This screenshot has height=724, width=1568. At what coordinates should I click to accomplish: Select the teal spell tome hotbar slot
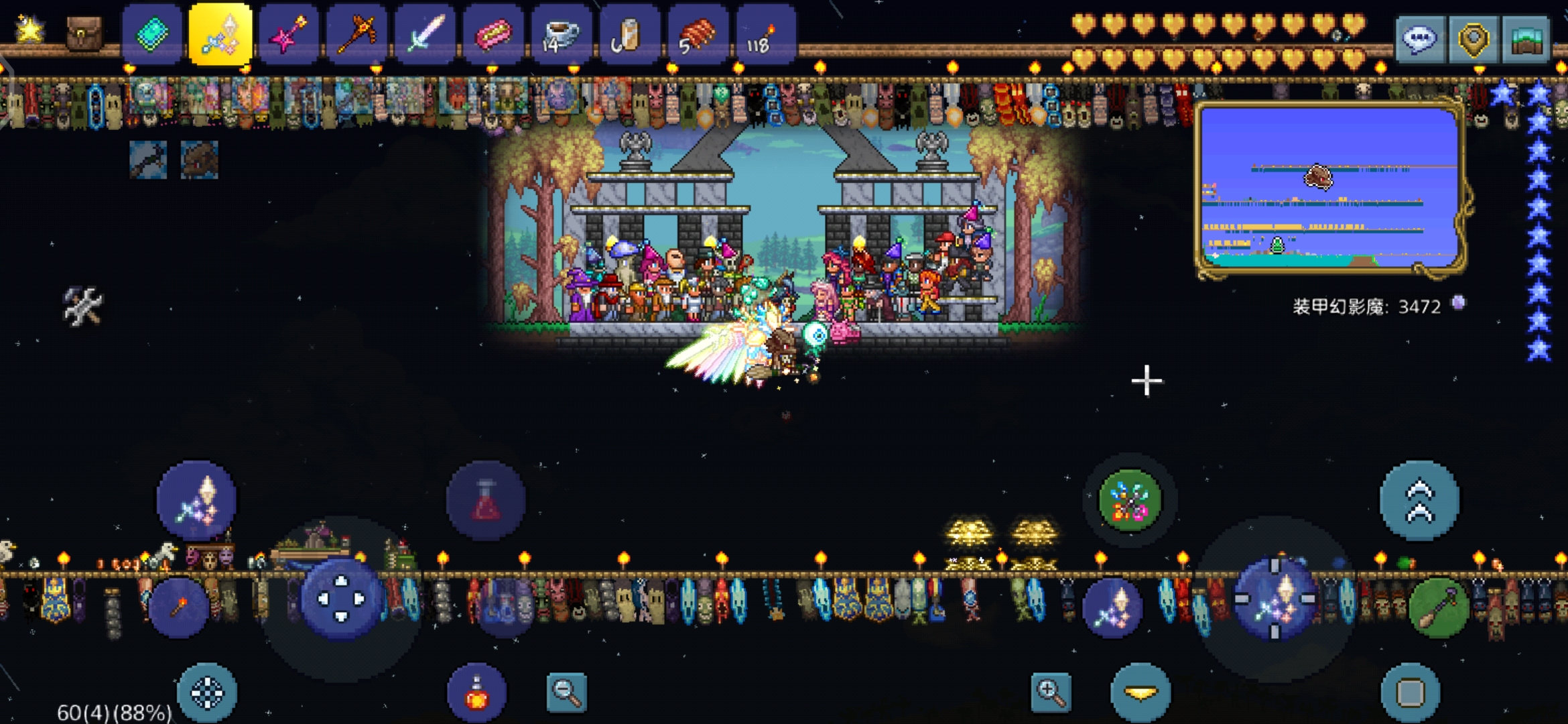(x=152, y=35)
